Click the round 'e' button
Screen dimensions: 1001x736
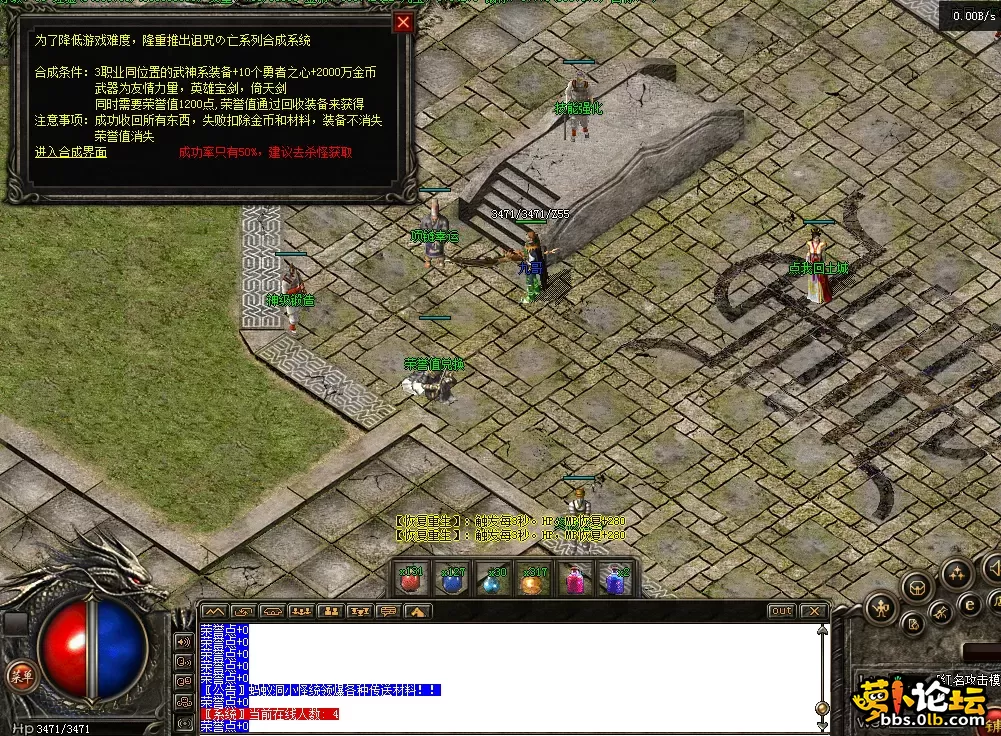click(968, 604)
